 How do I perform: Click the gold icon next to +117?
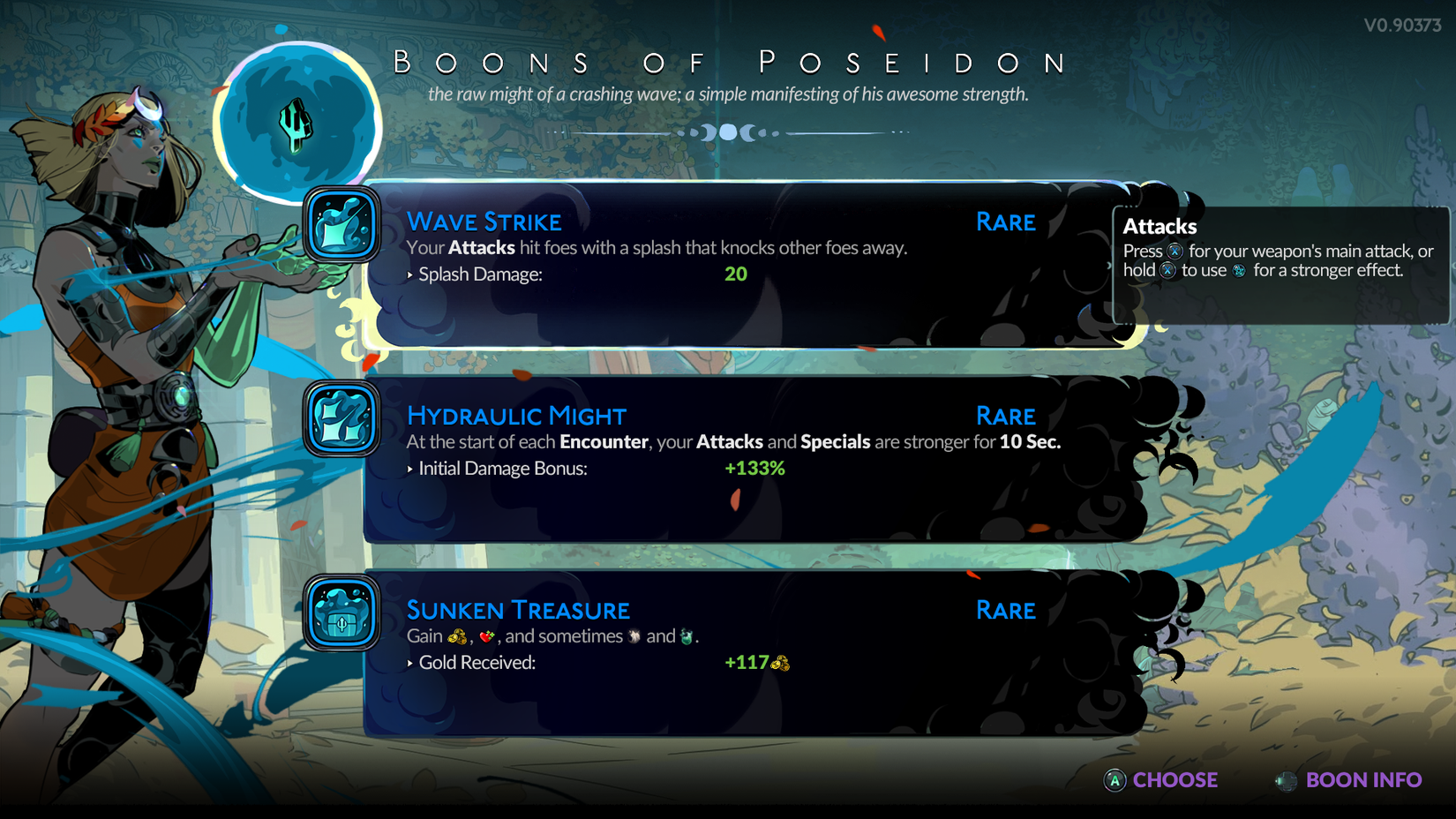coord(780,664)
